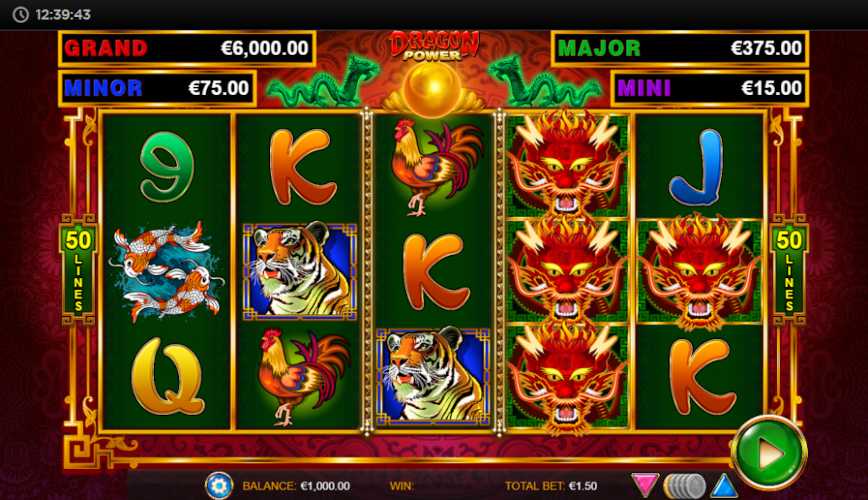Increase bet with the blue up triangle
868x500 pixels.
[x=723, y=486]
